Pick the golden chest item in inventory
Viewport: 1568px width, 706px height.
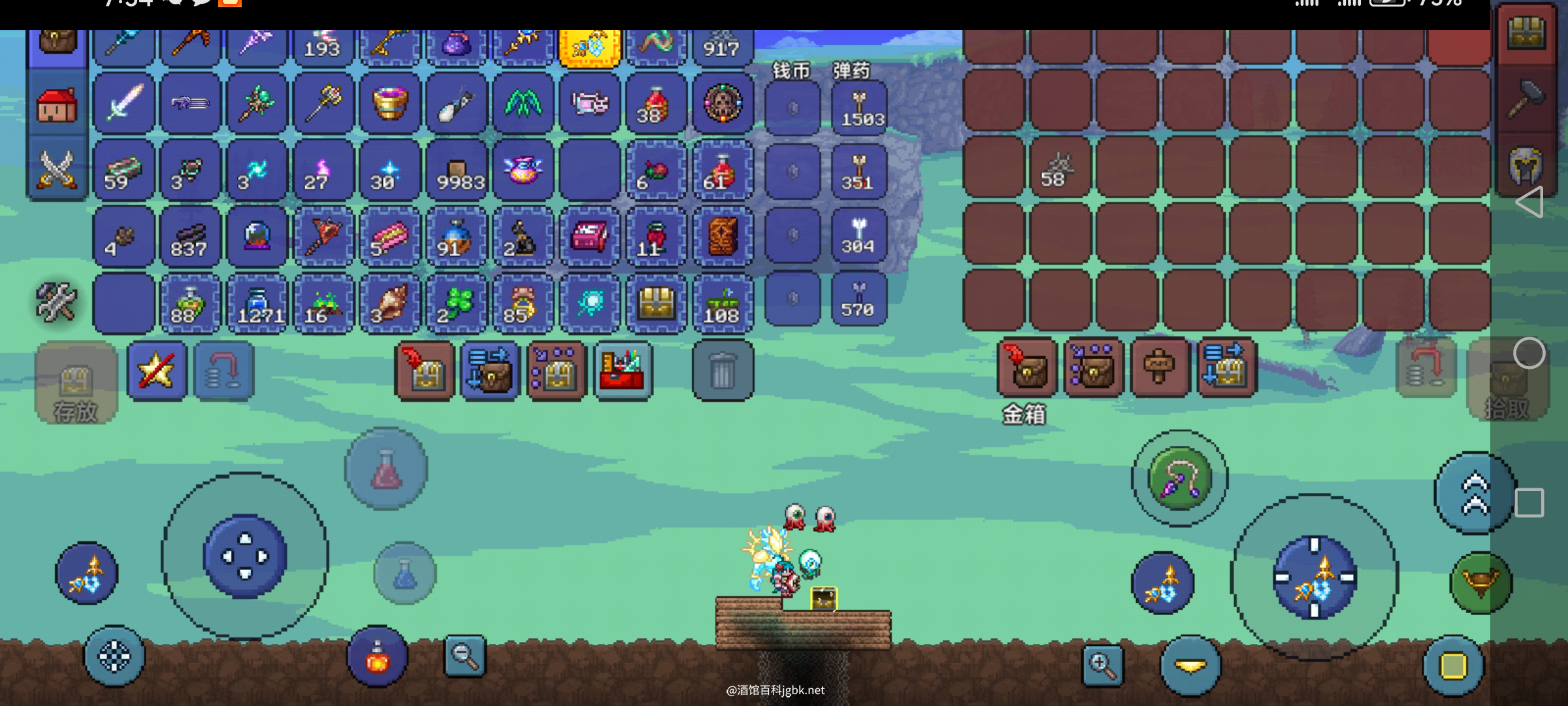tap(656, 304)
